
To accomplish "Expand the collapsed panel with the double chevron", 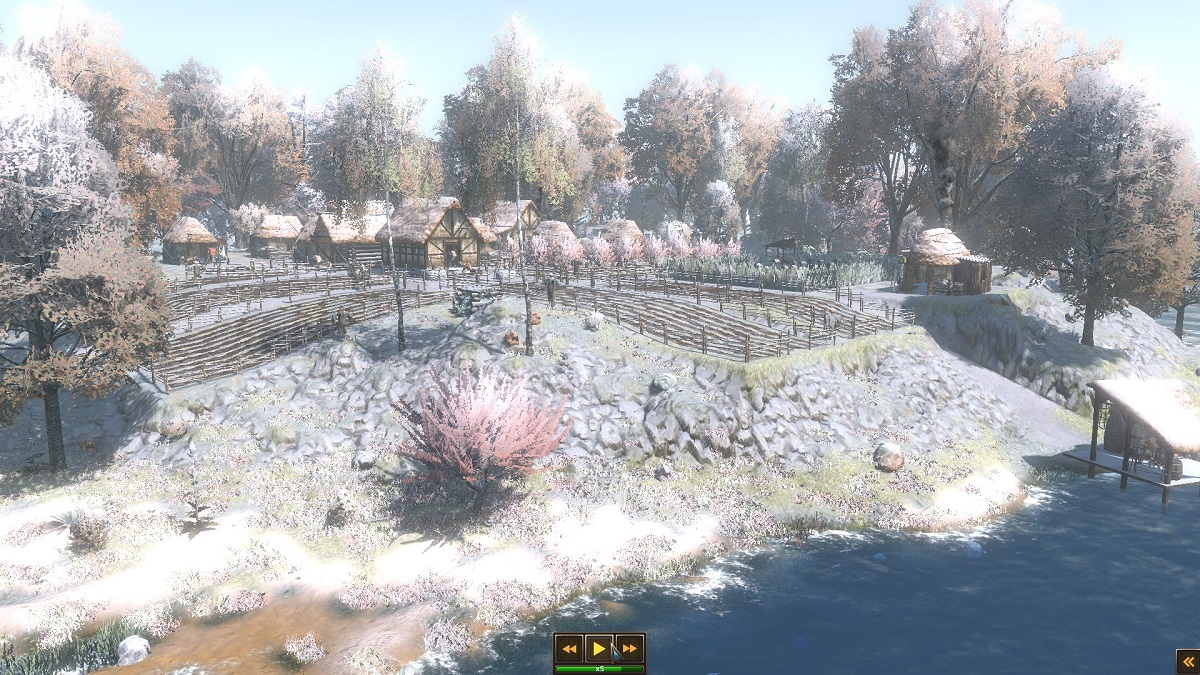I will [x=1187, y=661].
